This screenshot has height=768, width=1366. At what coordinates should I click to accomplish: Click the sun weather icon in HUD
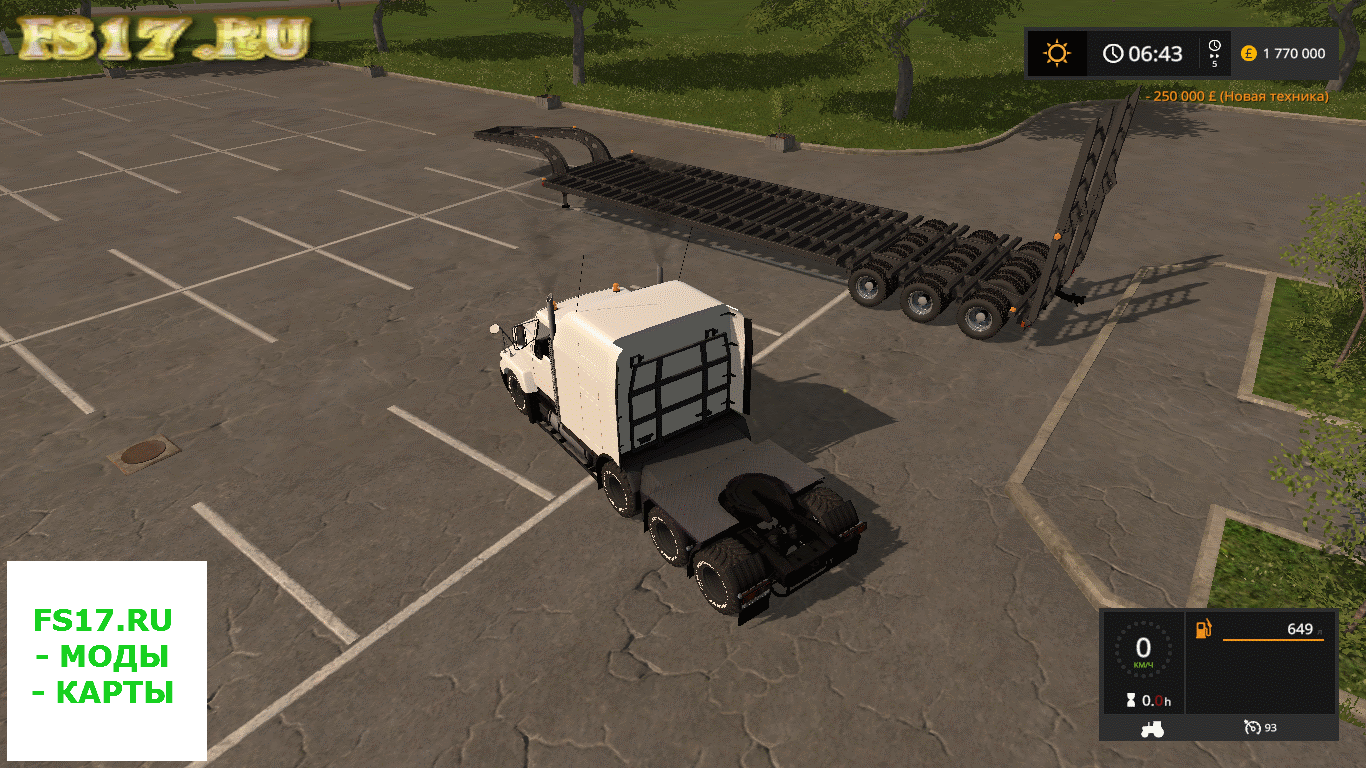(1057, 53)
